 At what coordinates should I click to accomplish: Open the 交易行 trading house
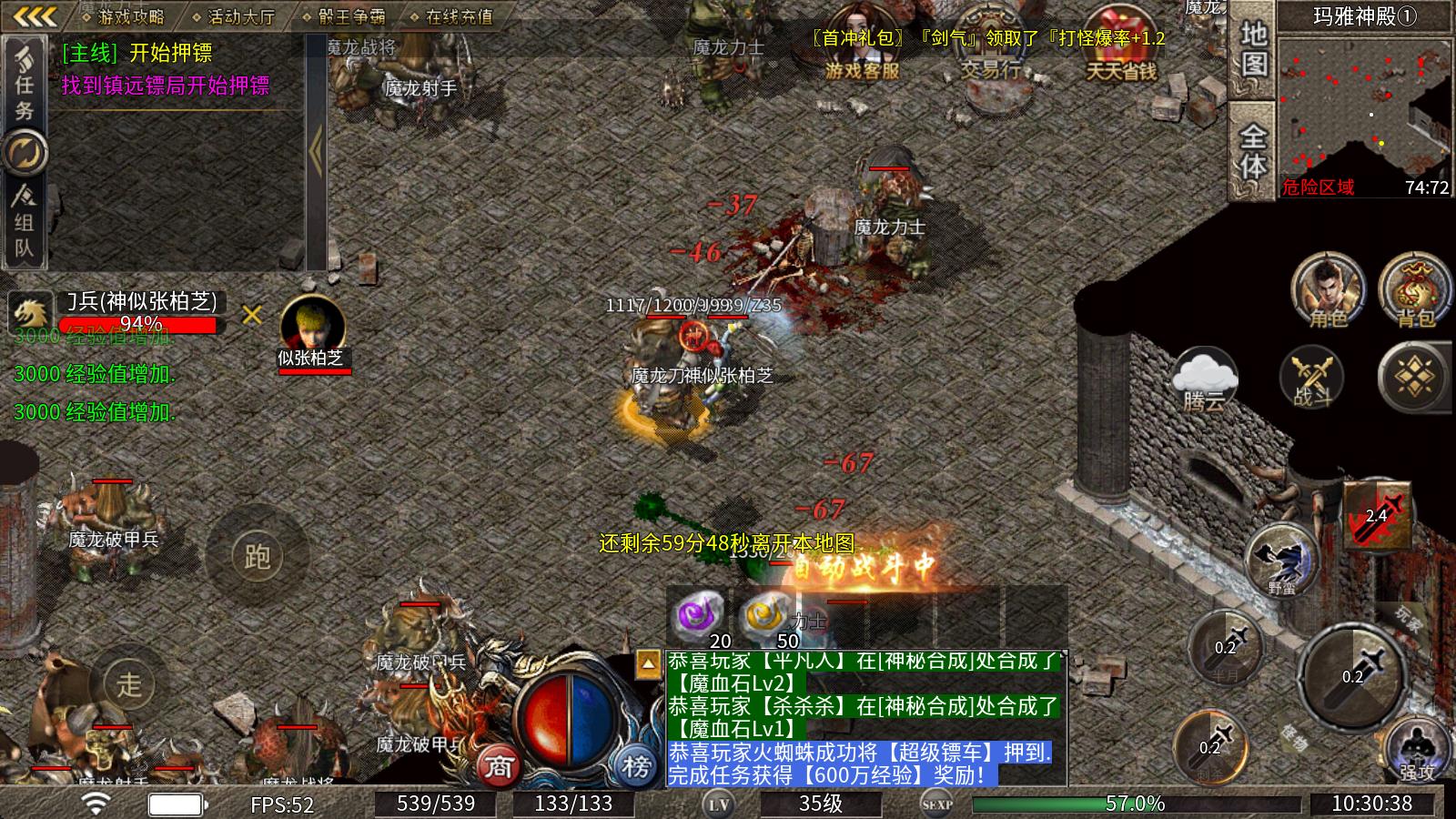pyautogui.click(x=990, y=44)
